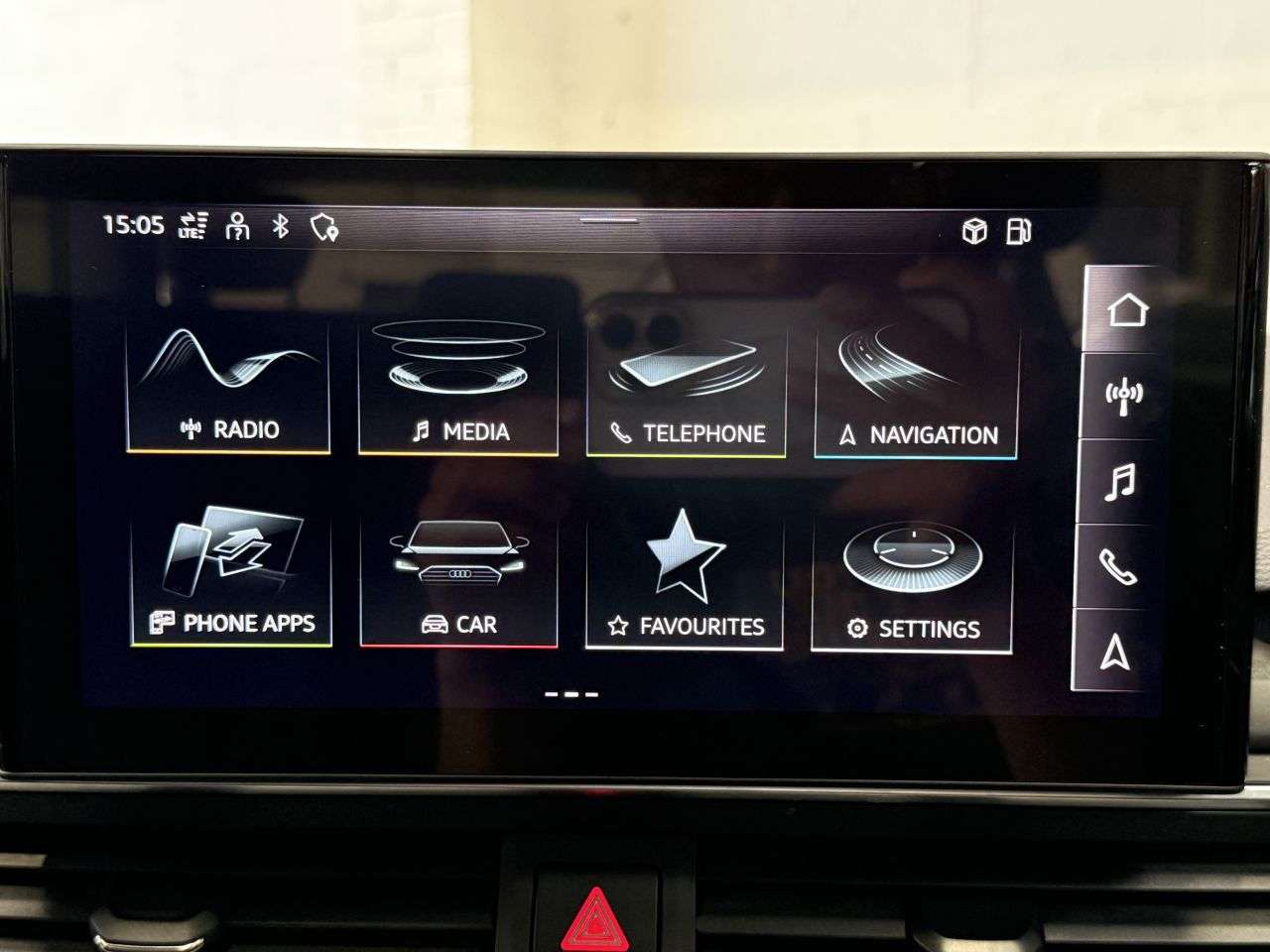1270x952 pixels.
Task: Select the Media tile
Action: (458, 388)
